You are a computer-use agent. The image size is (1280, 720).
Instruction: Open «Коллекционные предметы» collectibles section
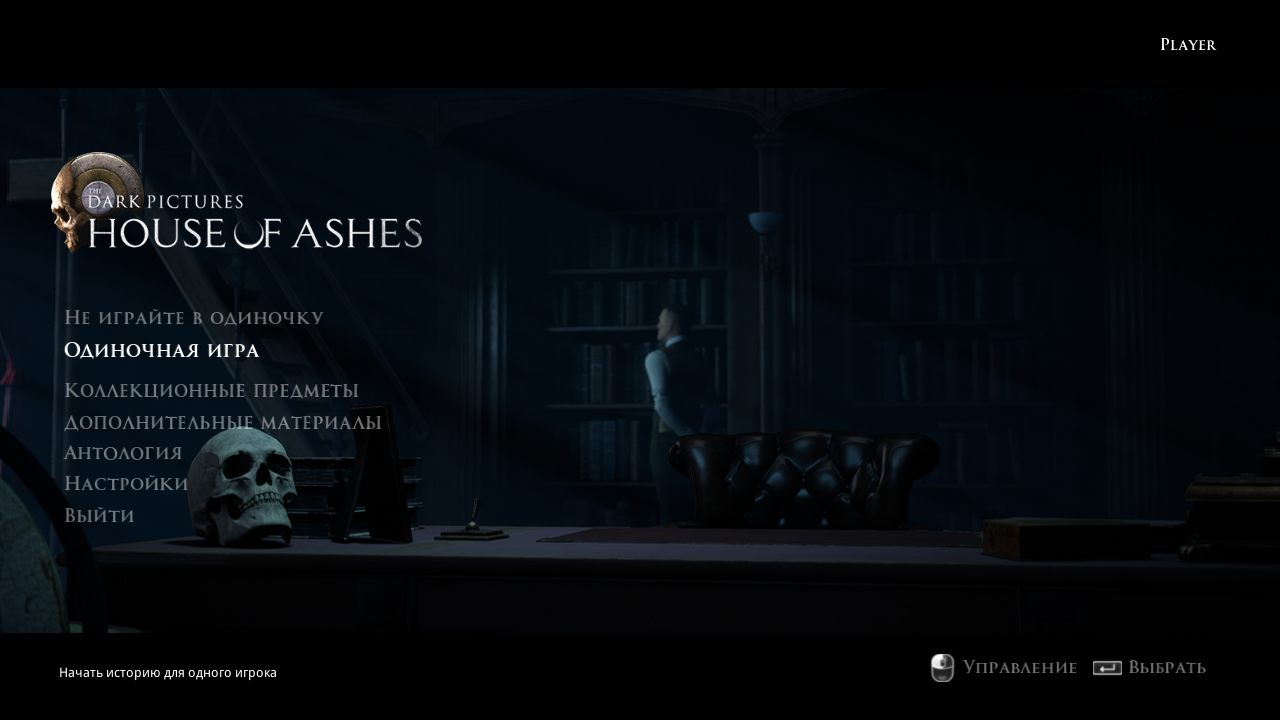click(x=211, y=390)
